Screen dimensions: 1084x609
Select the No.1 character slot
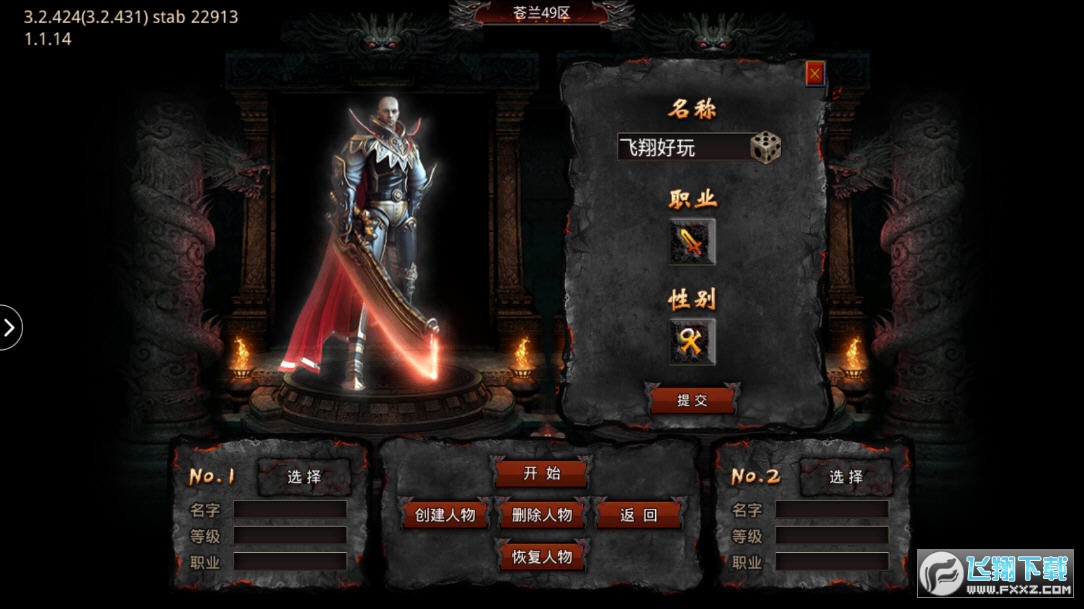pyautogui.click(x=304, y=477)
